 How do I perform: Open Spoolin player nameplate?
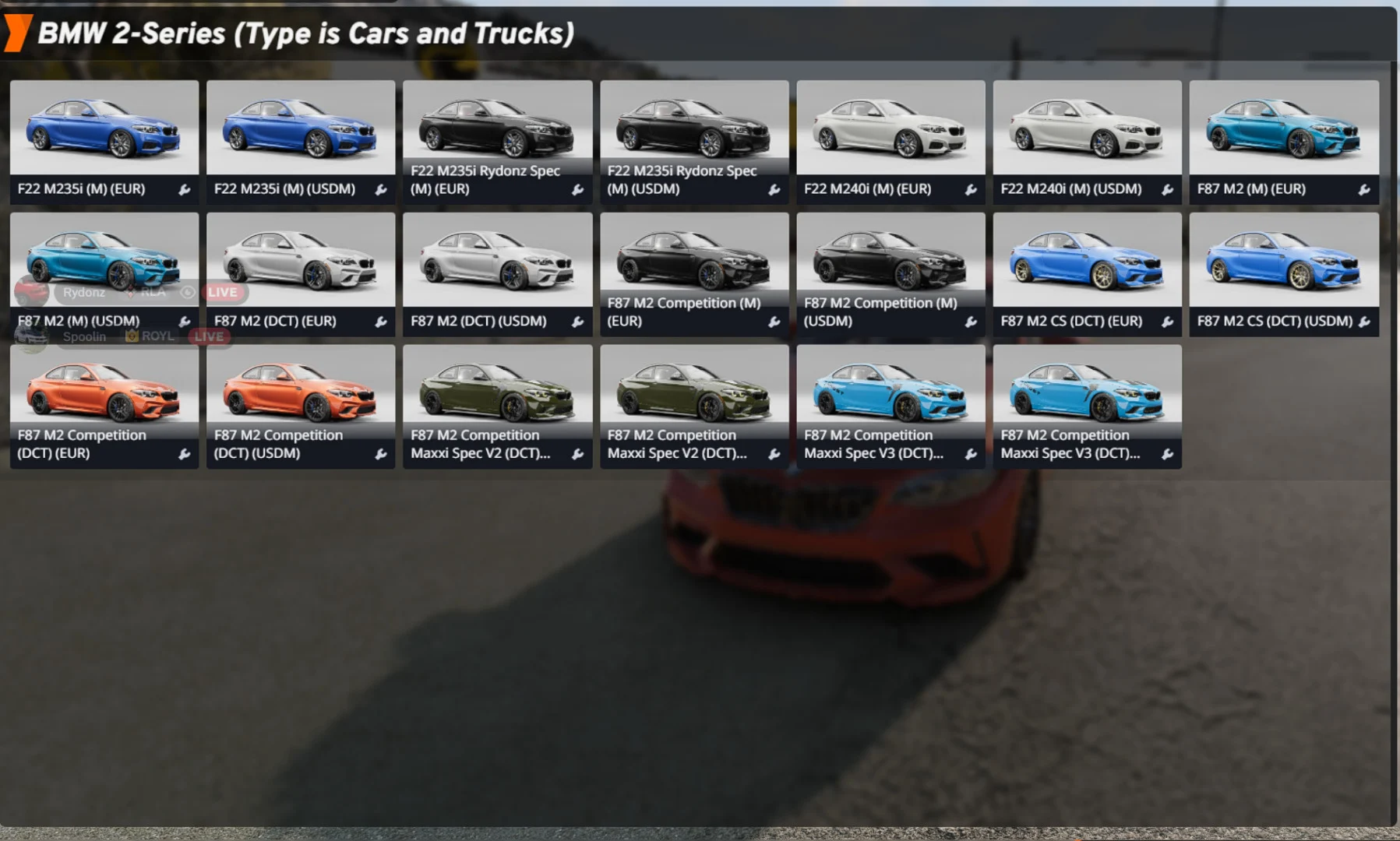click(x=84, y=336)
